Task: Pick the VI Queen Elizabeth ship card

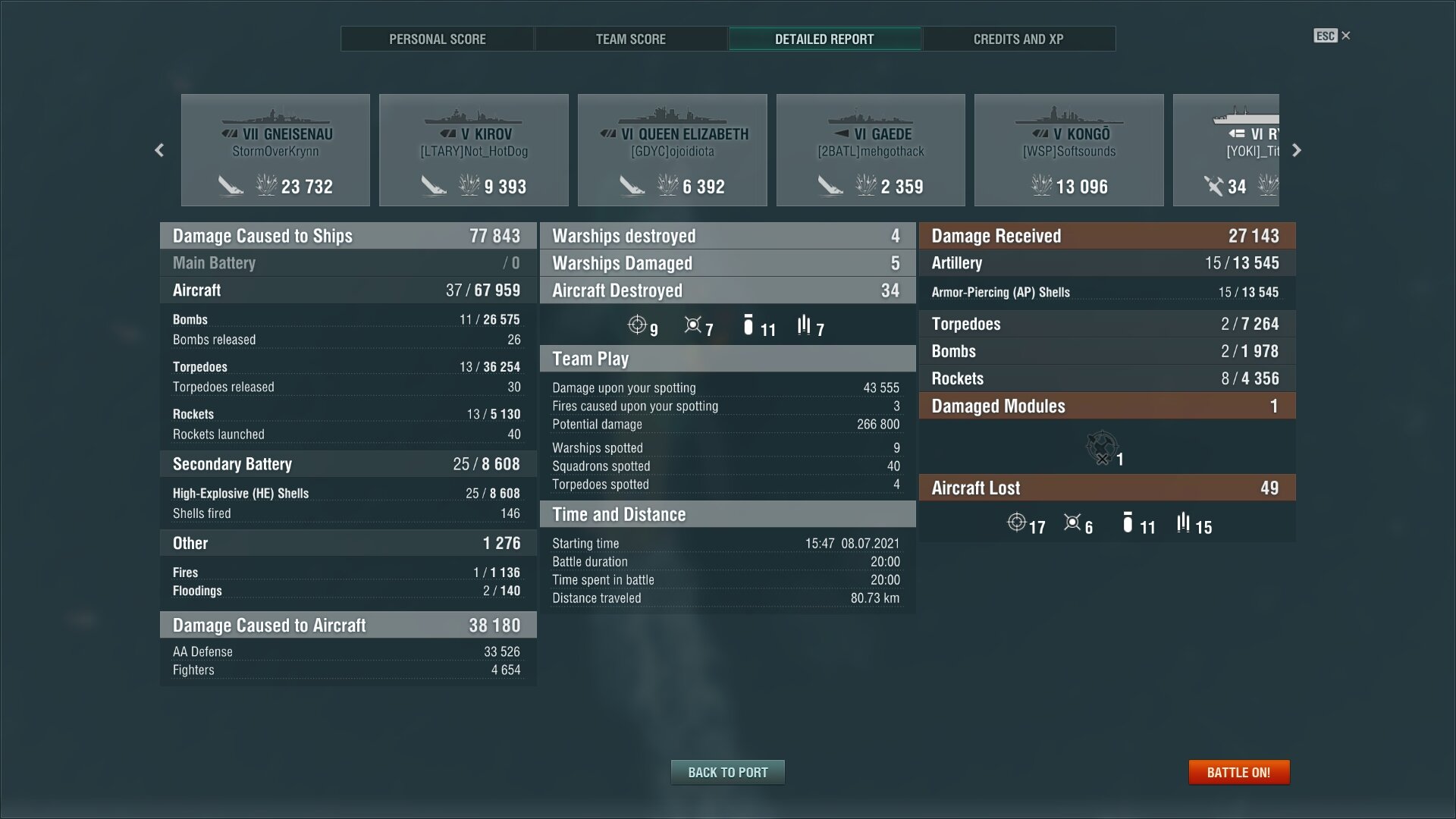Action: click(673, 150)
